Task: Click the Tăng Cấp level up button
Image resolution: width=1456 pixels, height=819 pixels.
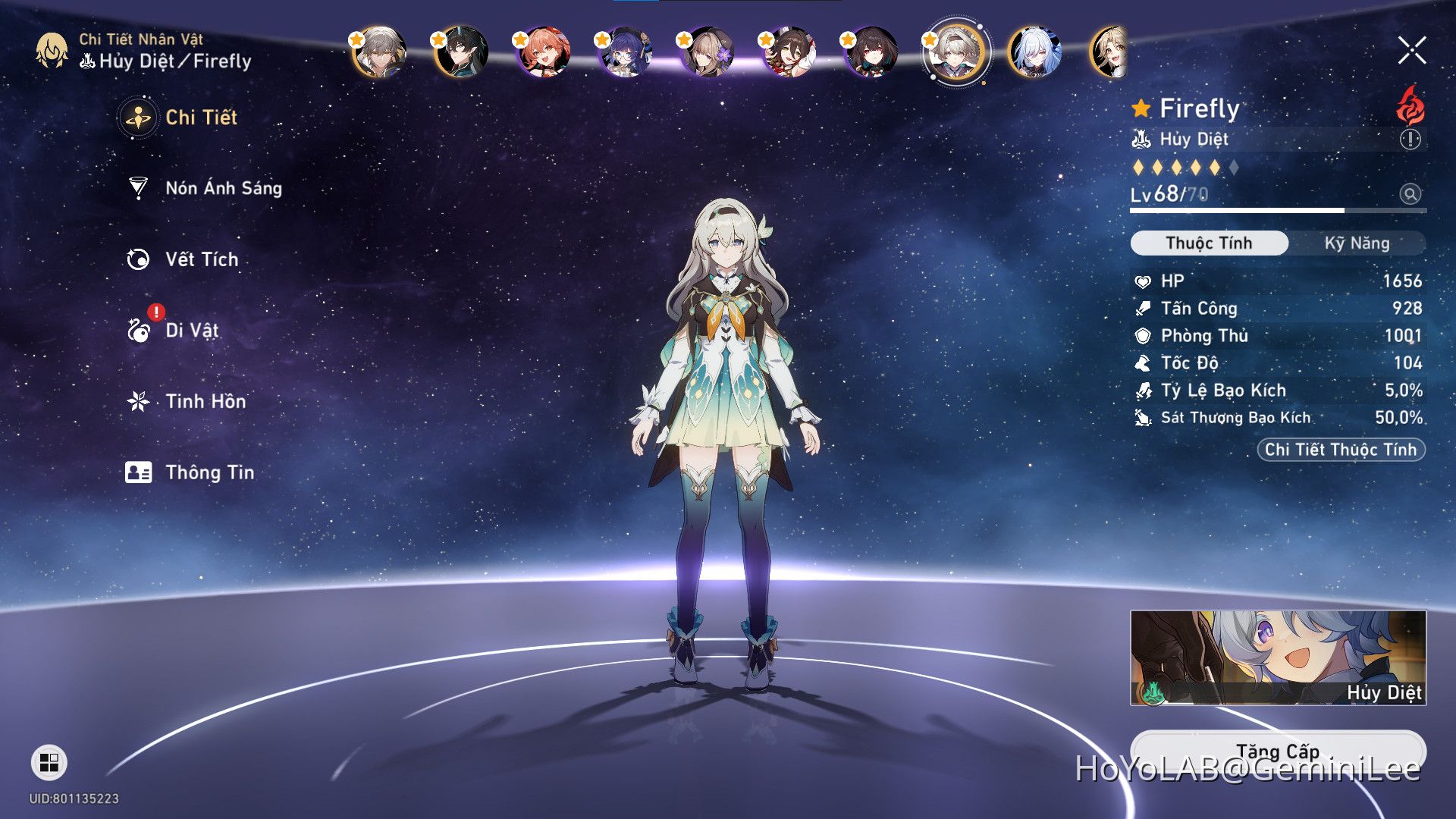Action: coord(1278,752)
